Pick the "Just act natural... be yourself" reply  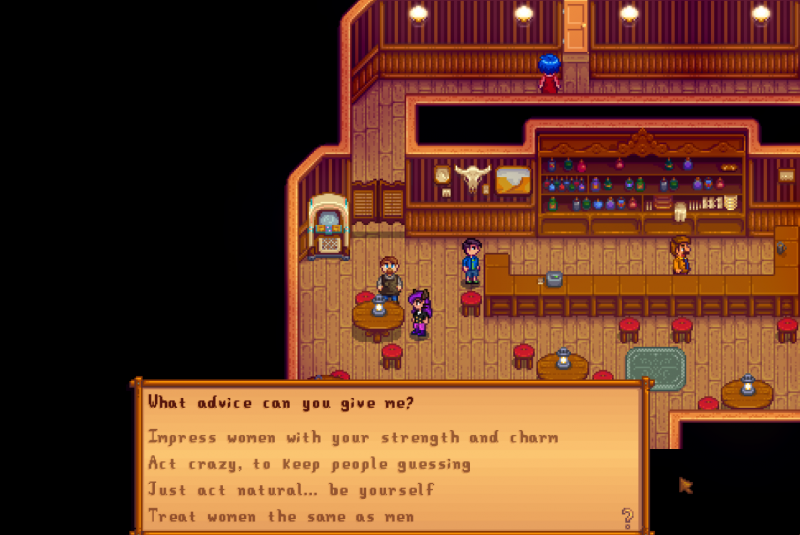pos(291,490)
